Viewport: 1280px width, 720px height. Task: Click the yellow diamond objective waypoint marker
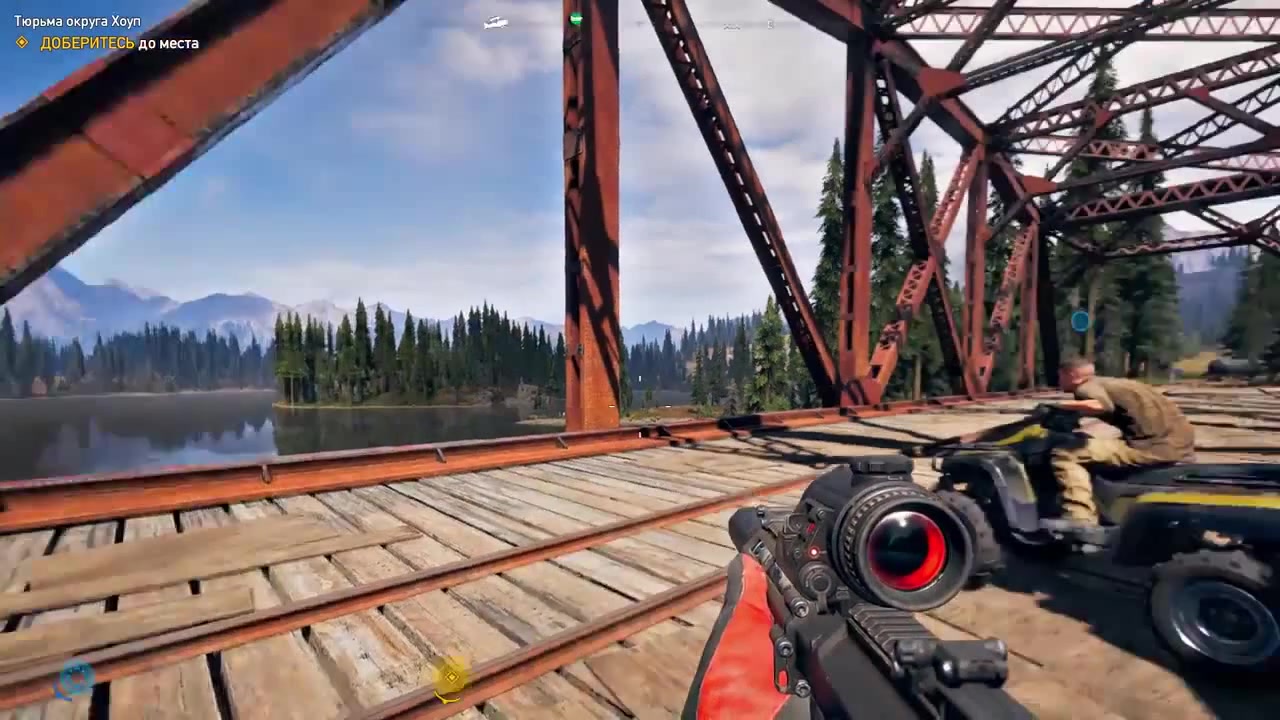click(452, 677)
